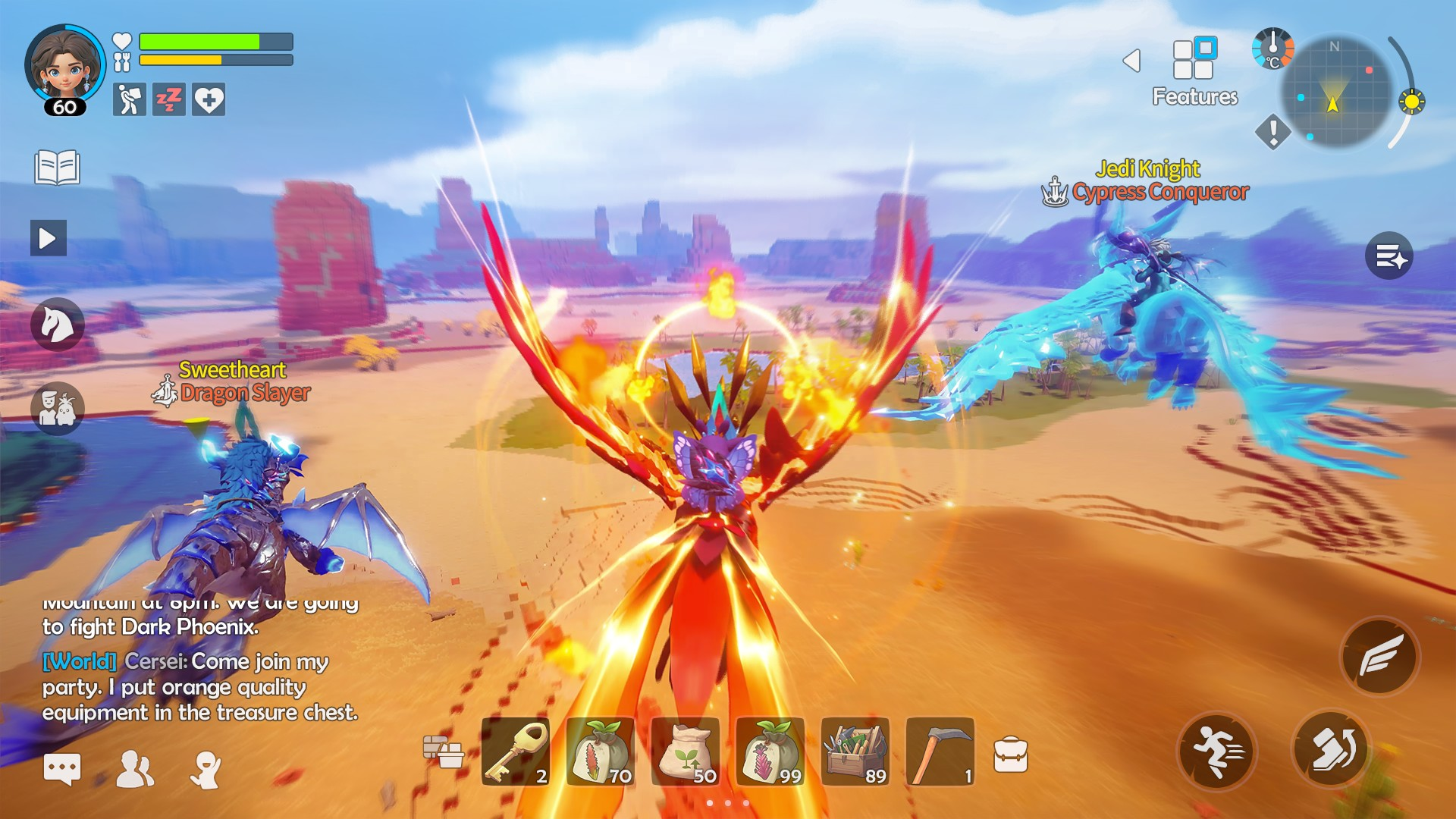The height and width of the screenshot is (819, 1456).
Task: Open the companions and pets icon
Action: click(57, 408)
